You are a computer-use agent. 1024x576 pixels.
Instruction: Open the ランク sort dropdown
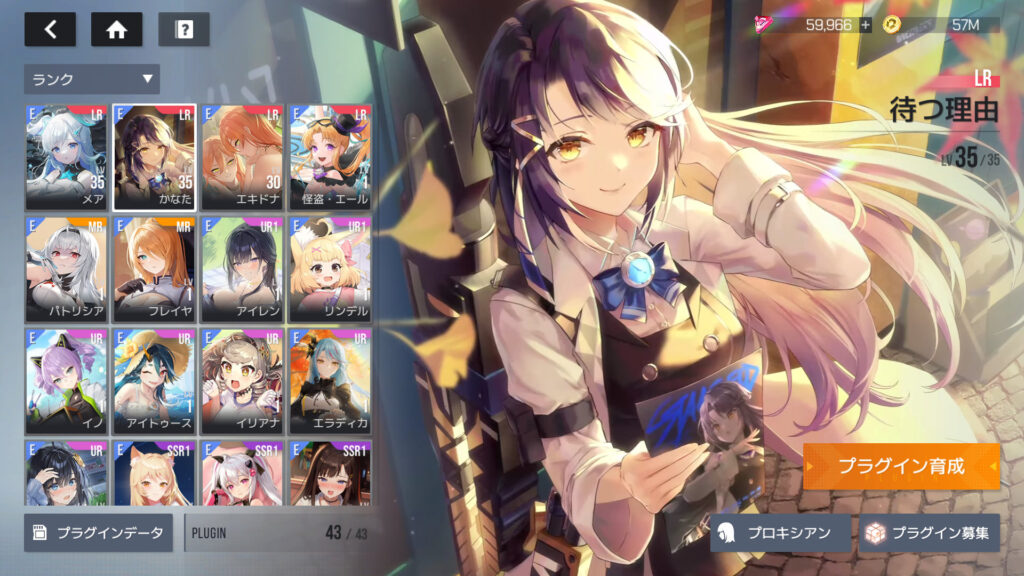click(x=92, y=78)
